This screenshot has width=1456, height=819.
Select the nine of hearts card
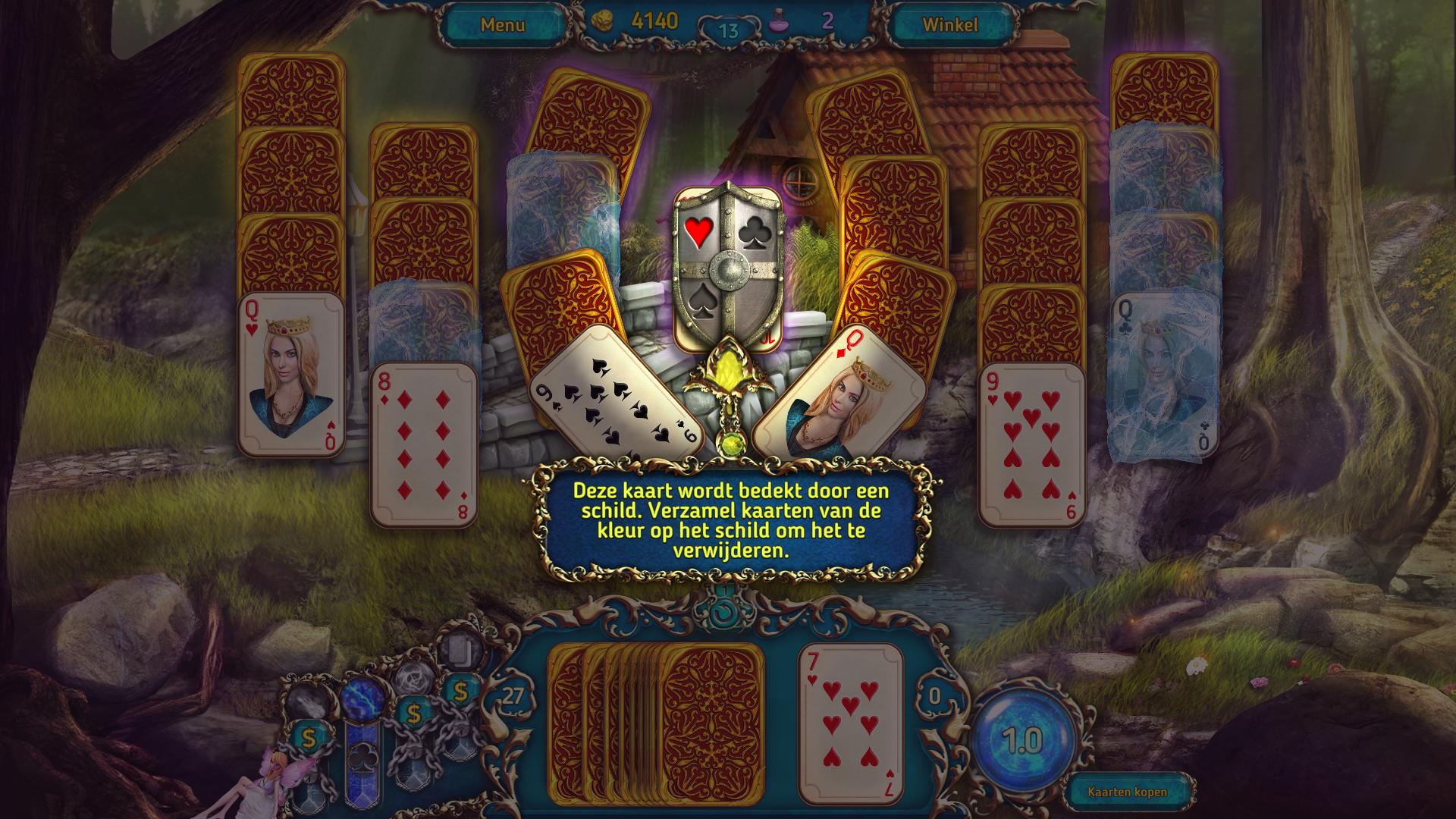[x=1032, y=445]
